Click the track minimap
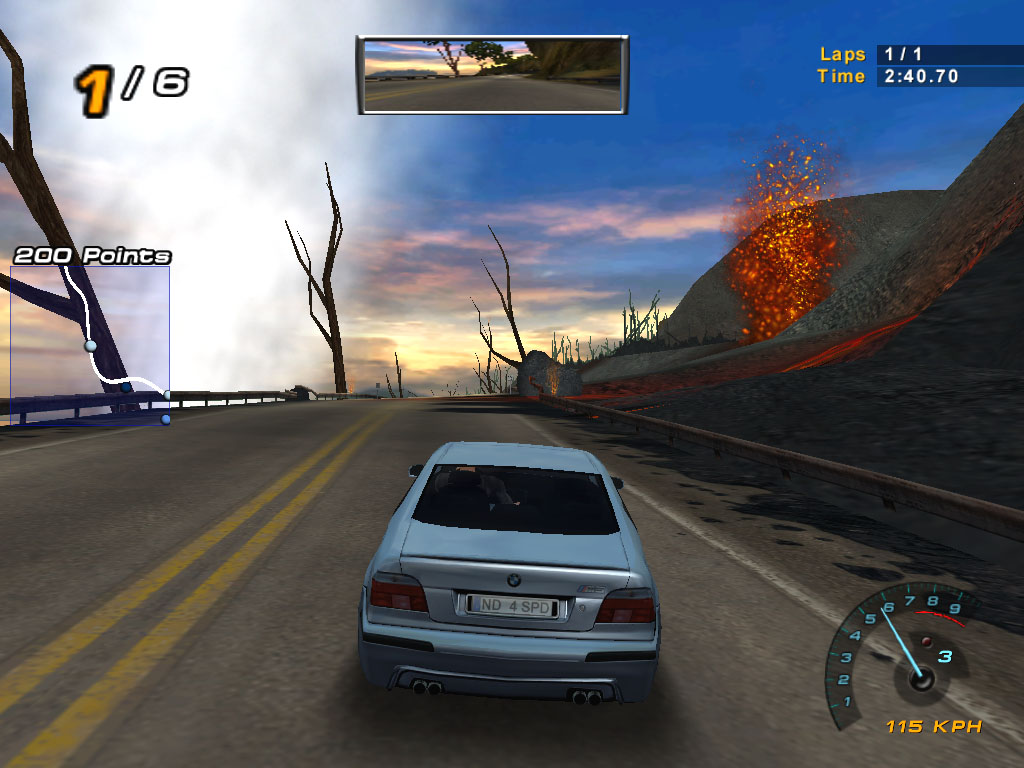Image resolution: width=1024 pixels, height=768 pixels. click(90, 343)
